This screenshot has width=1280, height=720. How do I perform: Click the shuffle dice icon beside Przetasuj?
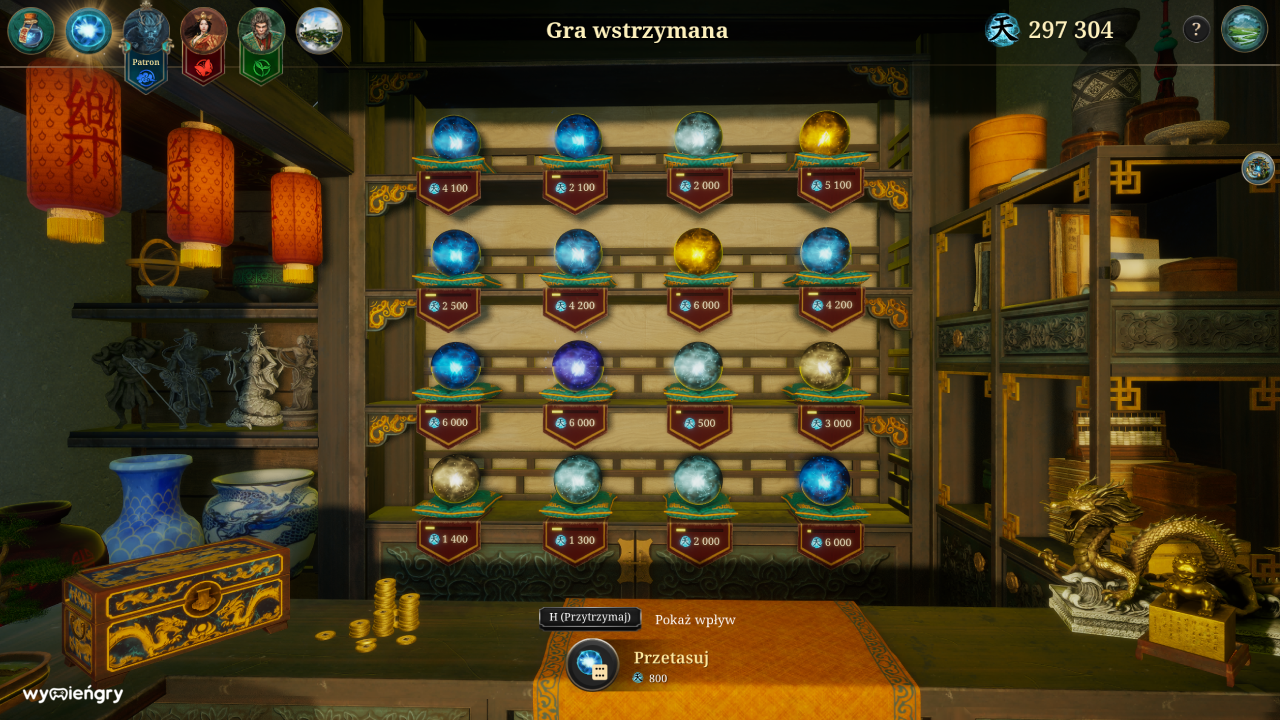592,662
